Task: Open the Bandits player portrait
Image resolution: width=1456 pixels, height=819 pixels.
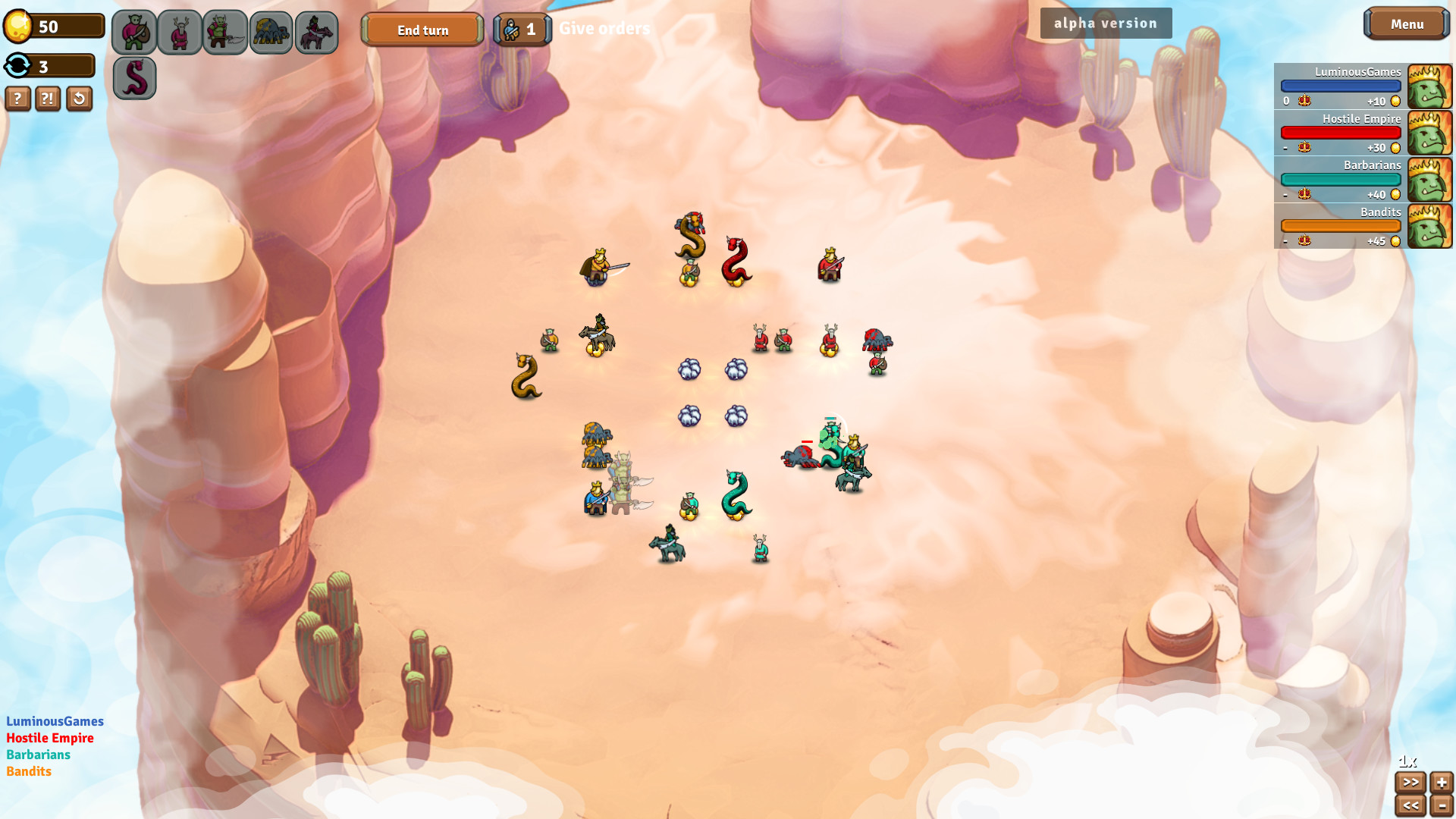Action: (x=1430, y=226)
